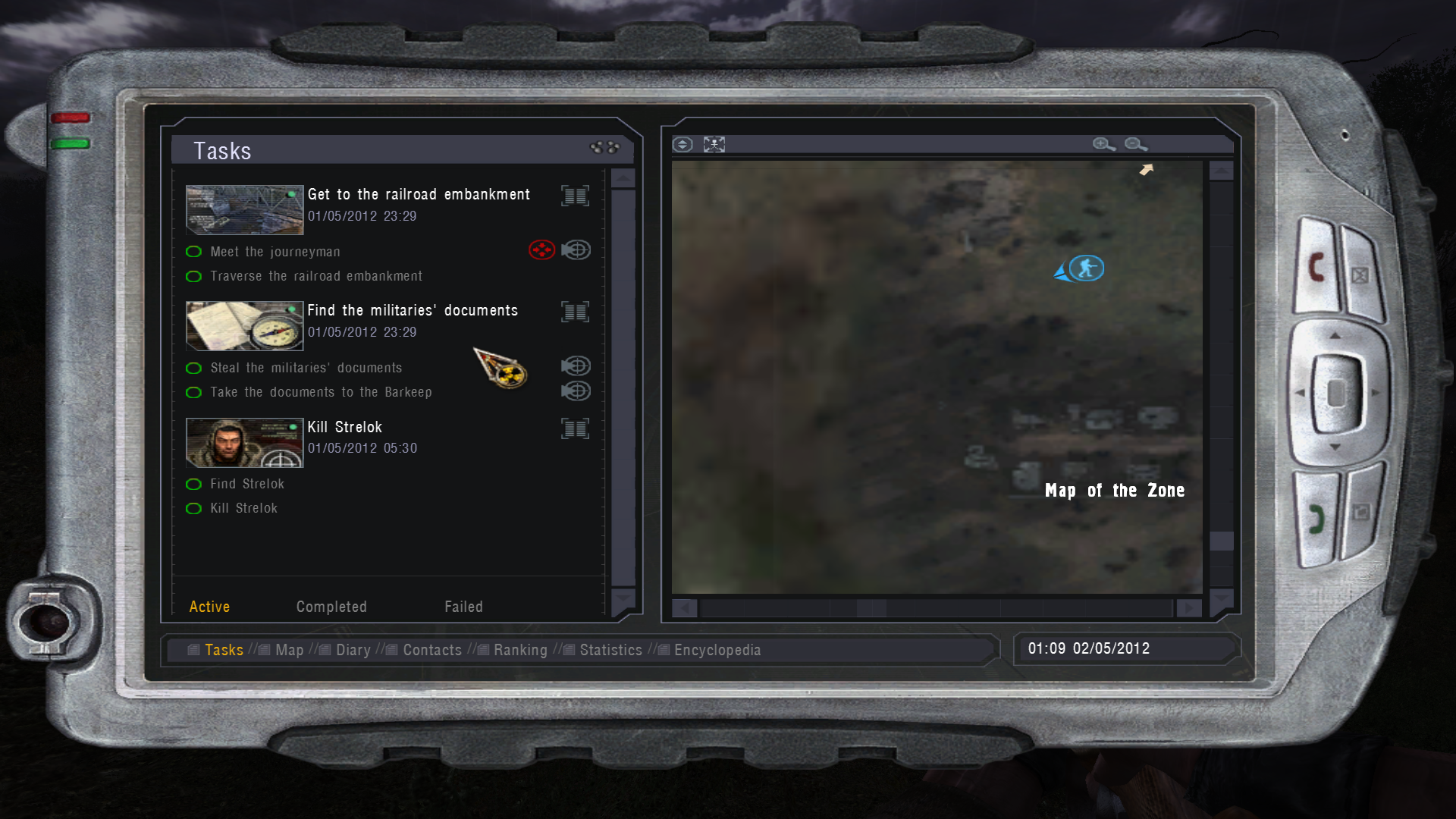Switch to the Encyclopedia tab
This screenshot has height=819, width=1456.
pyautogui.click(x=717, y=650)
